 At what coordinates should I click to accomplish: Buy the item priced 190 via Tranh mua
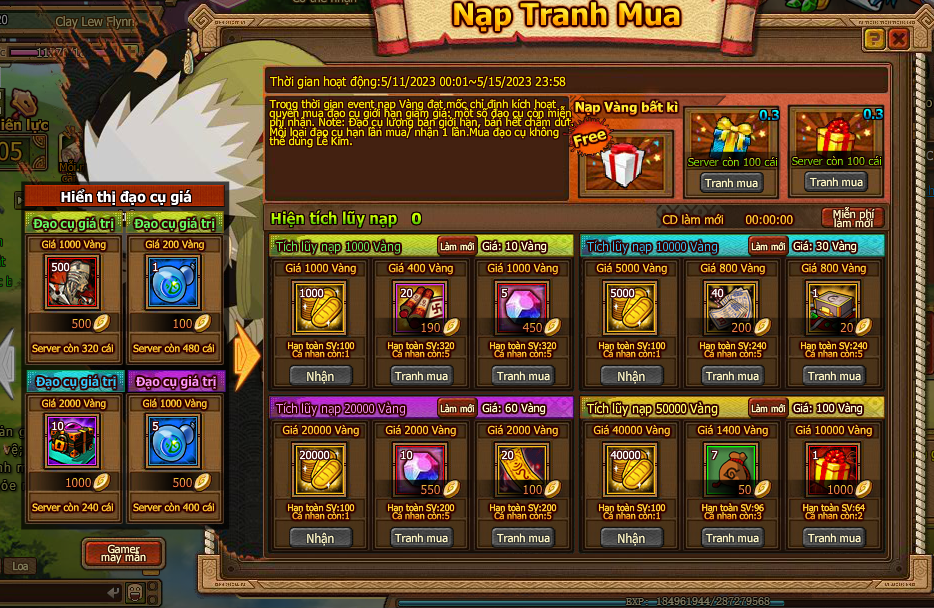tap(421, 376)
